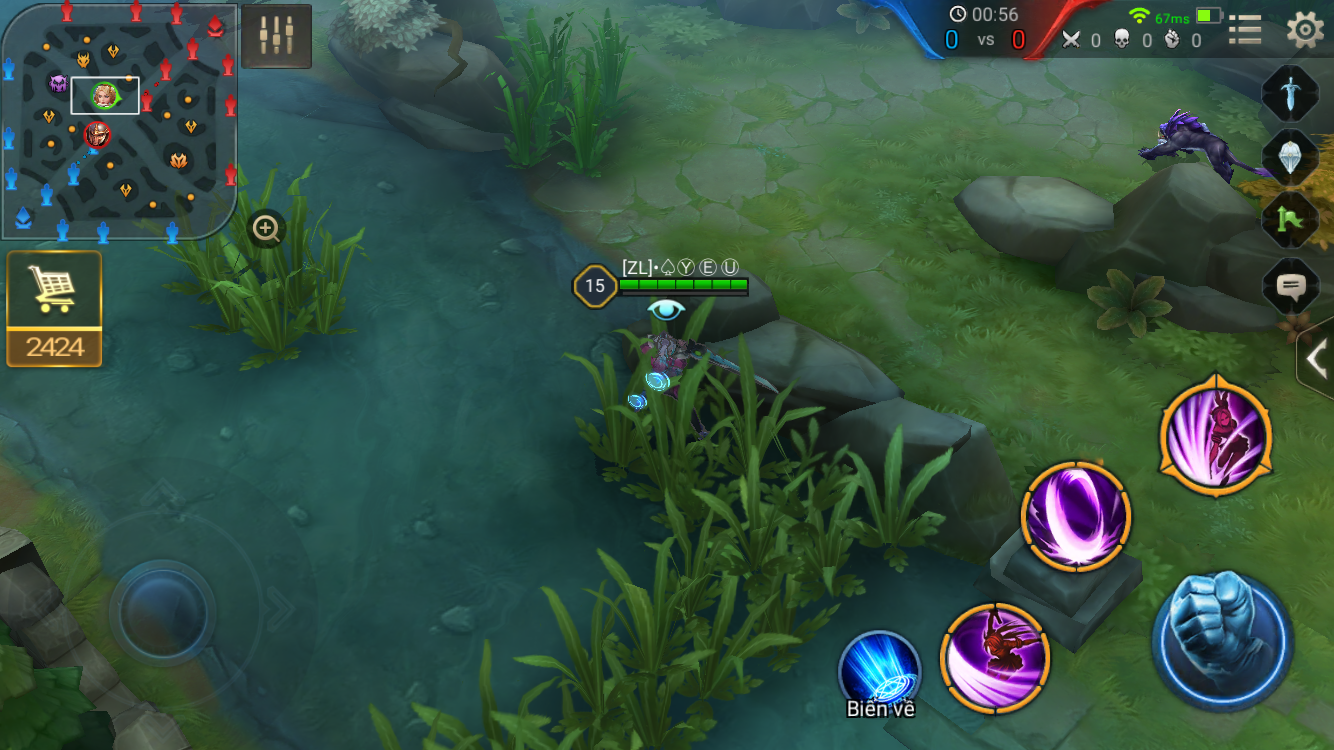Screen dimensions: 1334x750
Task: Use the Biến về recall ability
Action: tap(880, 669)
